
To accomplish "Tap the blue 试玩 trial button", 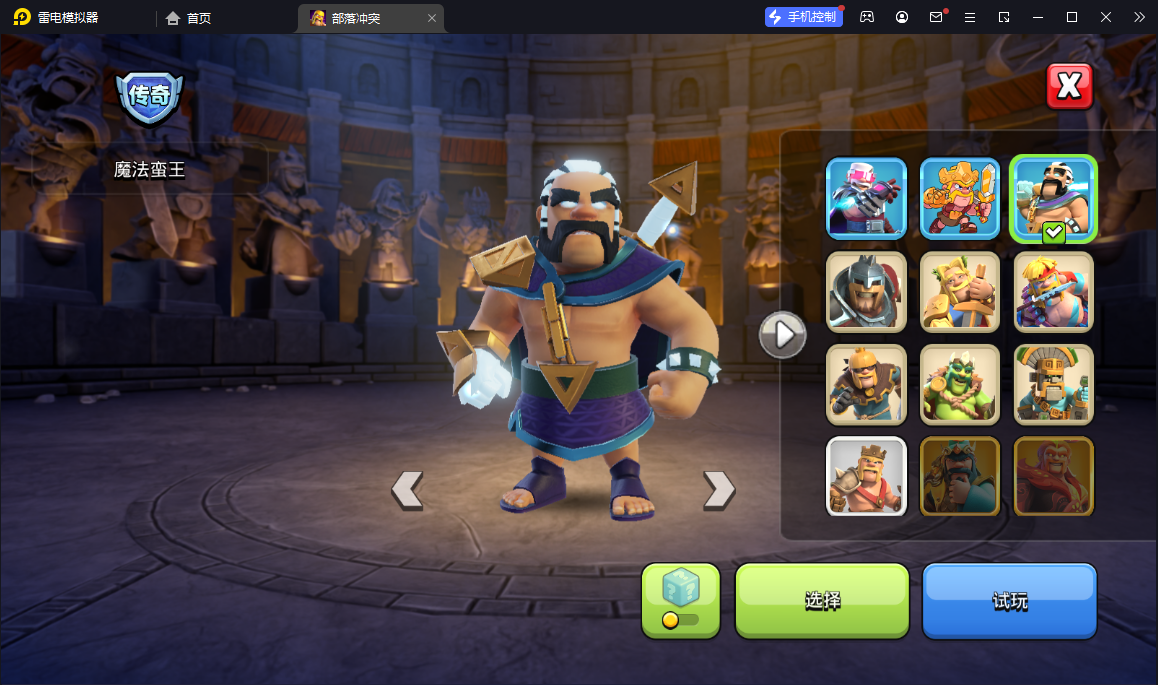I will (x=1009, y=600).
